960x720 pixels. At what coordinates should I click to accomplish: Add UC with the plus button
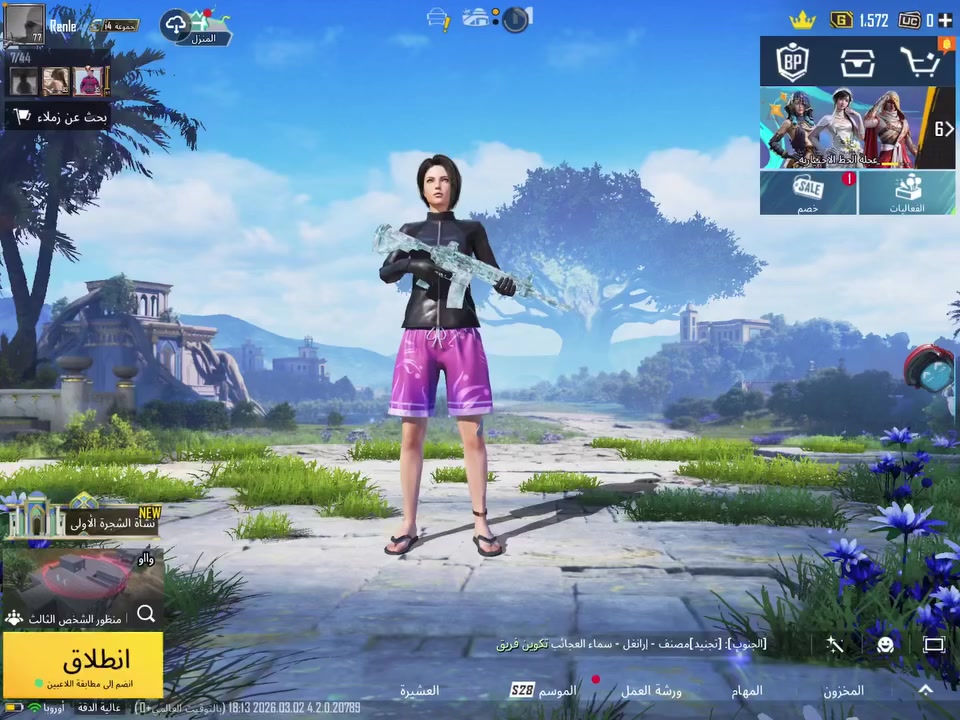coord(945,20)
